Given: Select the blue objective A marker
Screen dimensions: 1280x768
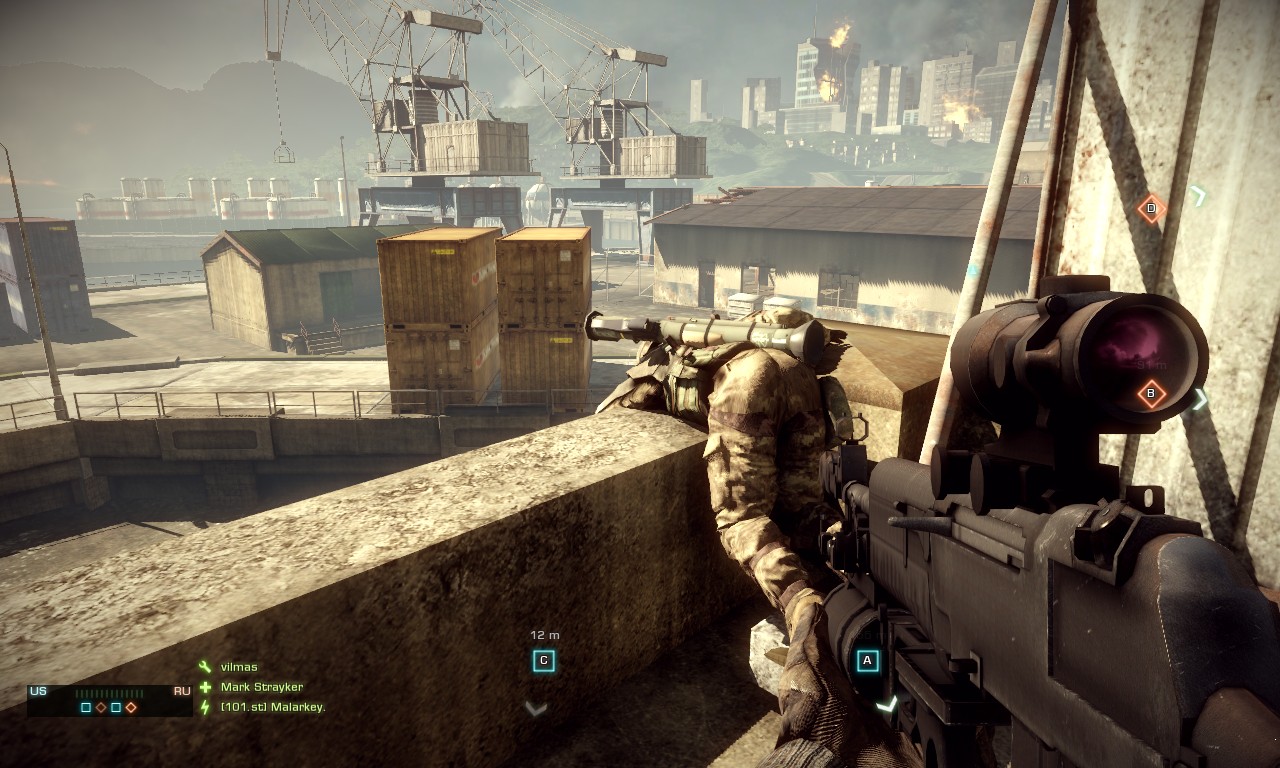Looking at the screenshot, I should coord(867,660).
